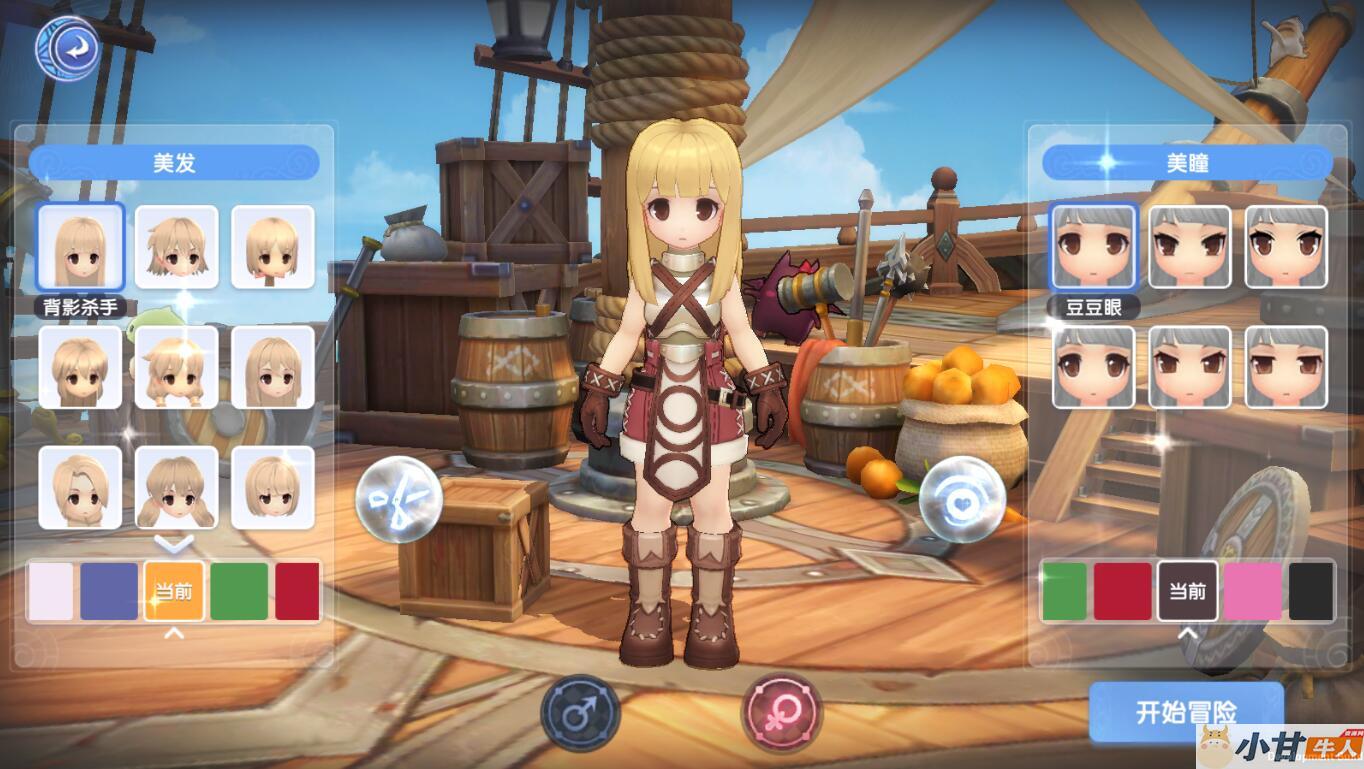Start the adventure with 开始冒险
This screenshot has height=769, width=1364.
pyautogui.click(x=1185, y=711)
